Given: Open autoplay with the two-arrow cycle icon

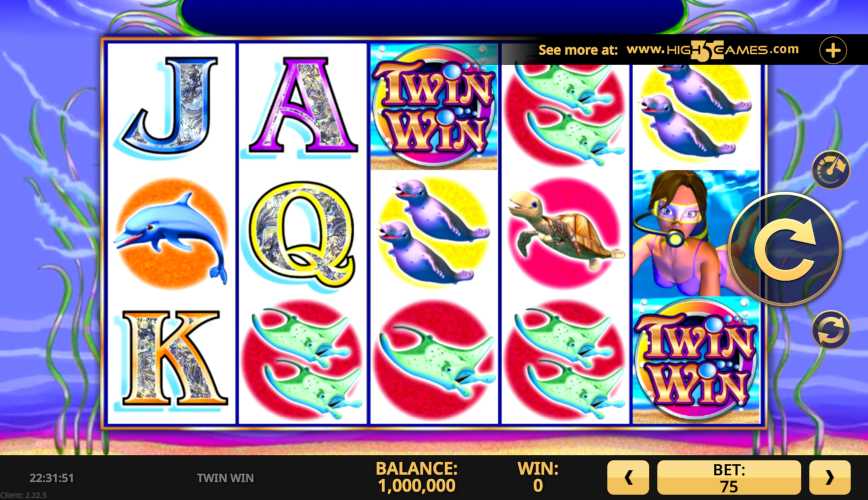Looking at the screenshot, I should (x=829, y=329).
